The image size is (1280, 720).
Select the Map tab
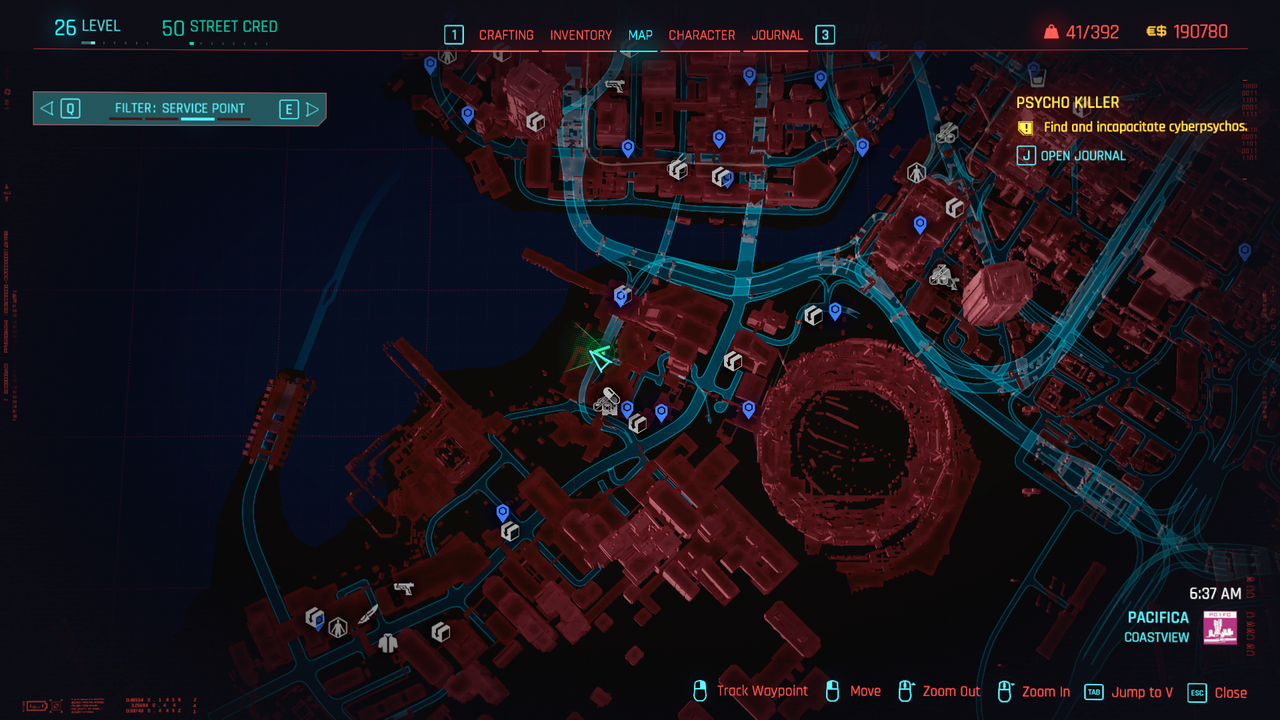(640, 35)
